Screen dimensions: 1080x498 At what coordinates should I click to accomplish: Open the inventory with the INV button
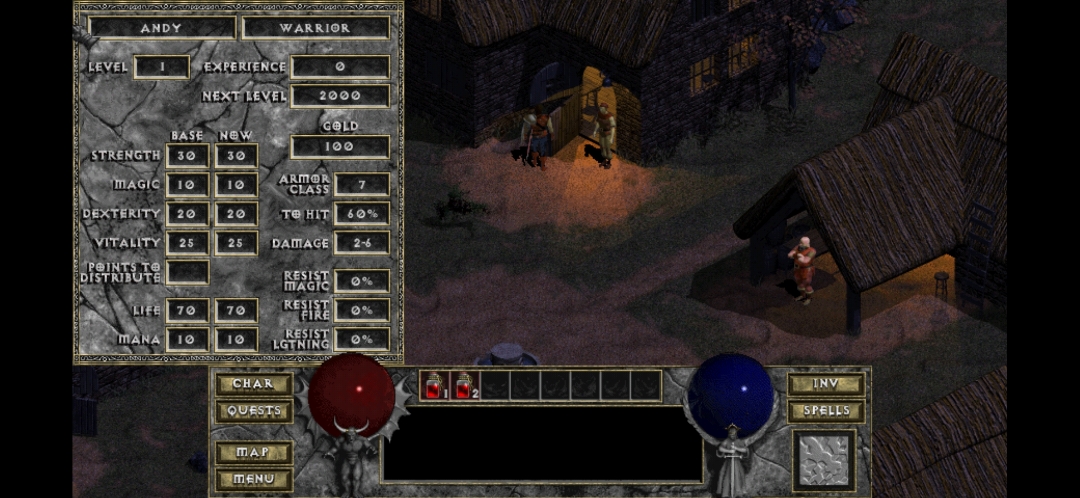pyautogui.click(x=825, y=384)
